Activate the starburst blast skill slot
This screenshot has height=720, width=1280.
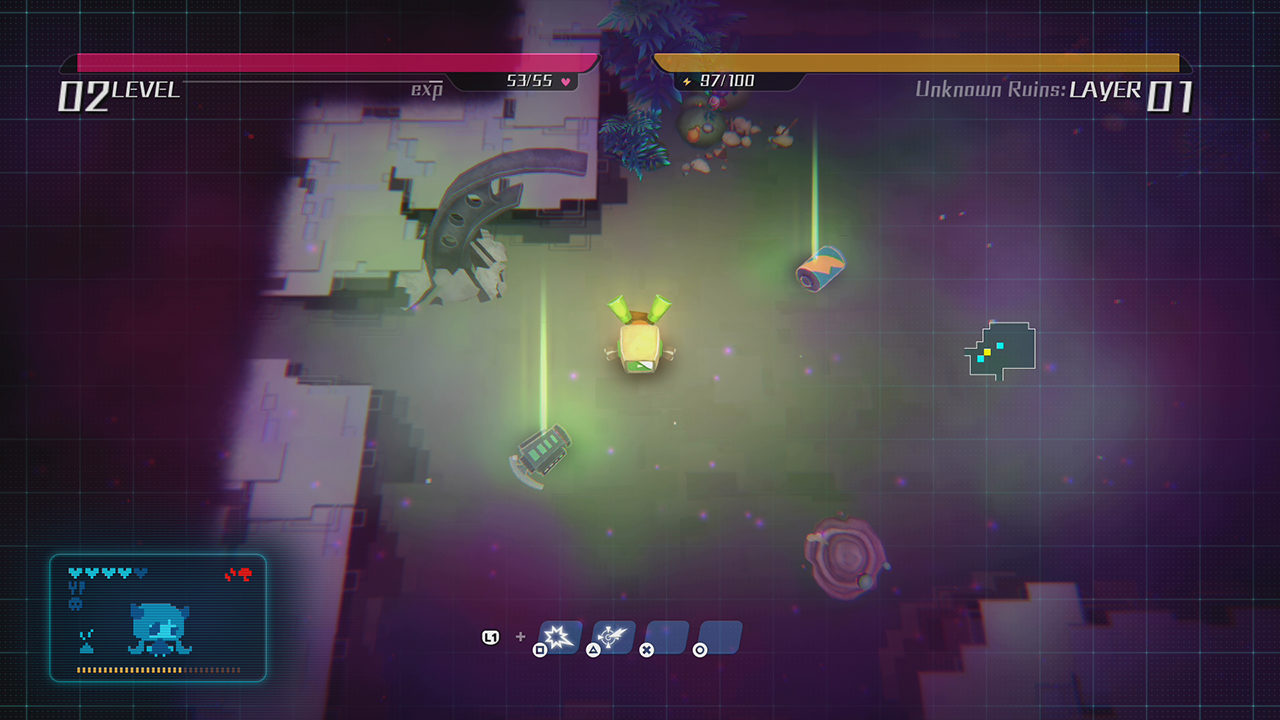(x=560, y=636)
